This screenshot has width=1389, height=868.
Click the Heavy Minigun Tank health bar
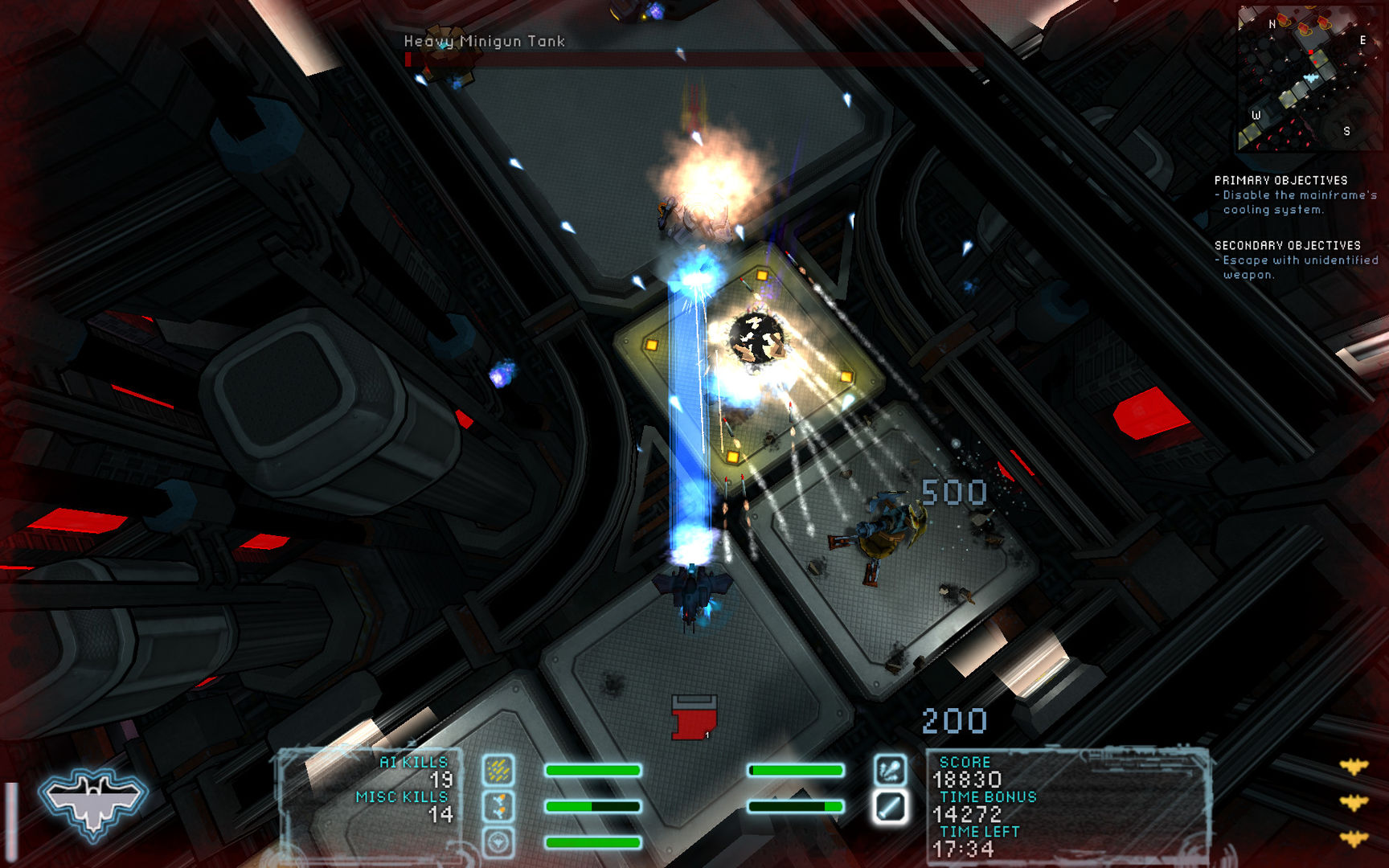pos(691,58)
